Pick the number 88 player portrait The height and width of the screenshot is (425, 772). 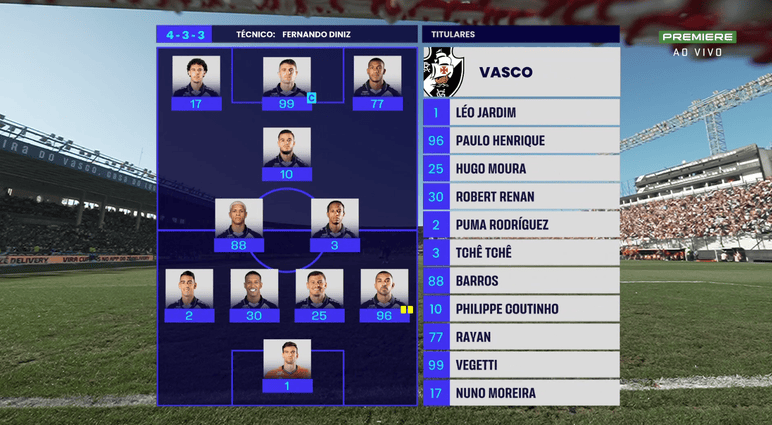coord(239,219)
